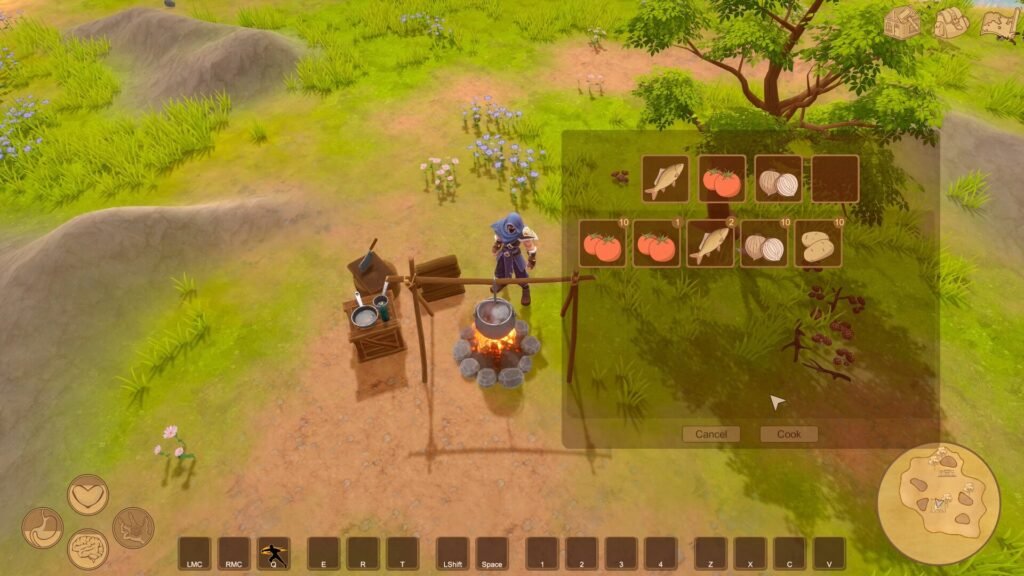
Task: Pick the inventory fish stack of 2
Action: click(x=710, y=244)
